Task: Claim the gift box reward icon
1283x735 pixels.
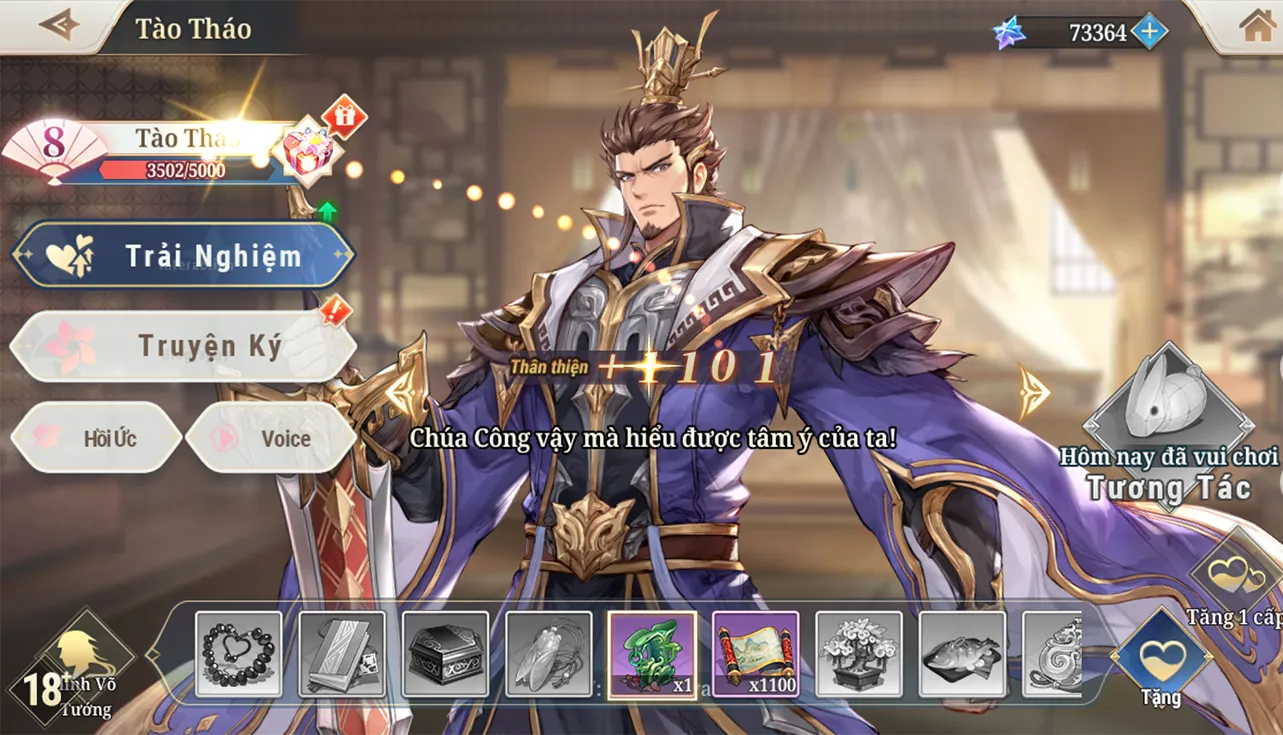Action: click(x=311, y=152)
